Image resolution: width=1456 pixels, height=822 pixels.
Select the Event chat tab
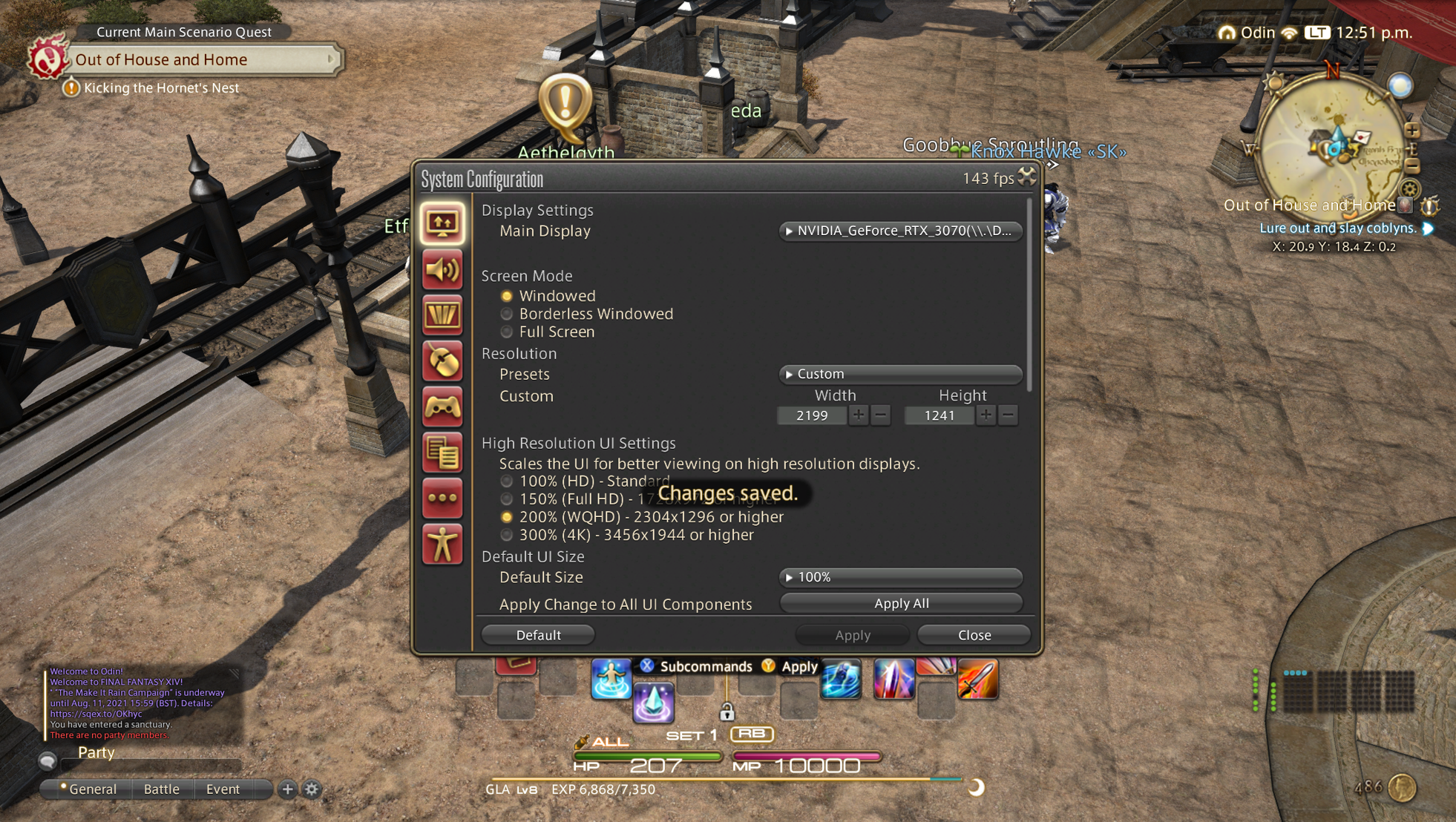(223, 789)
